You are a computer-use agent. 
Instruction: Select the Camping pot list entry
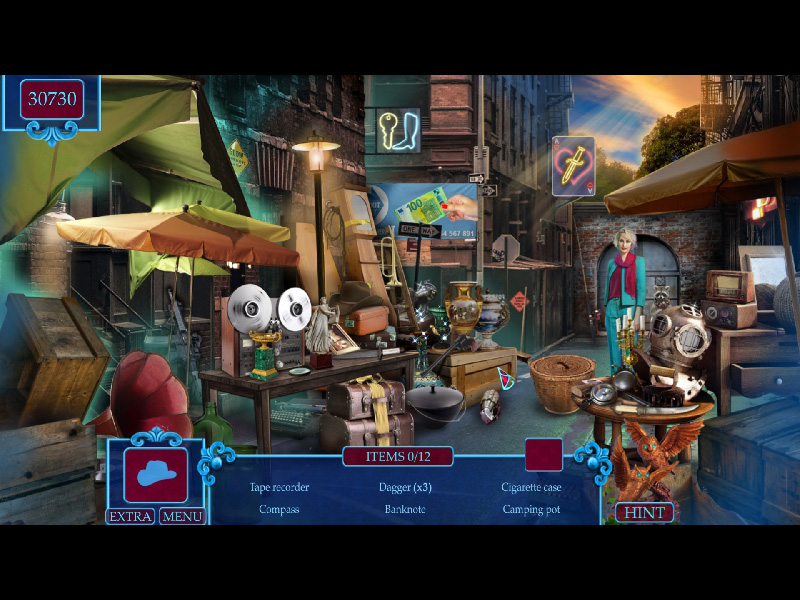click(531, 509)
